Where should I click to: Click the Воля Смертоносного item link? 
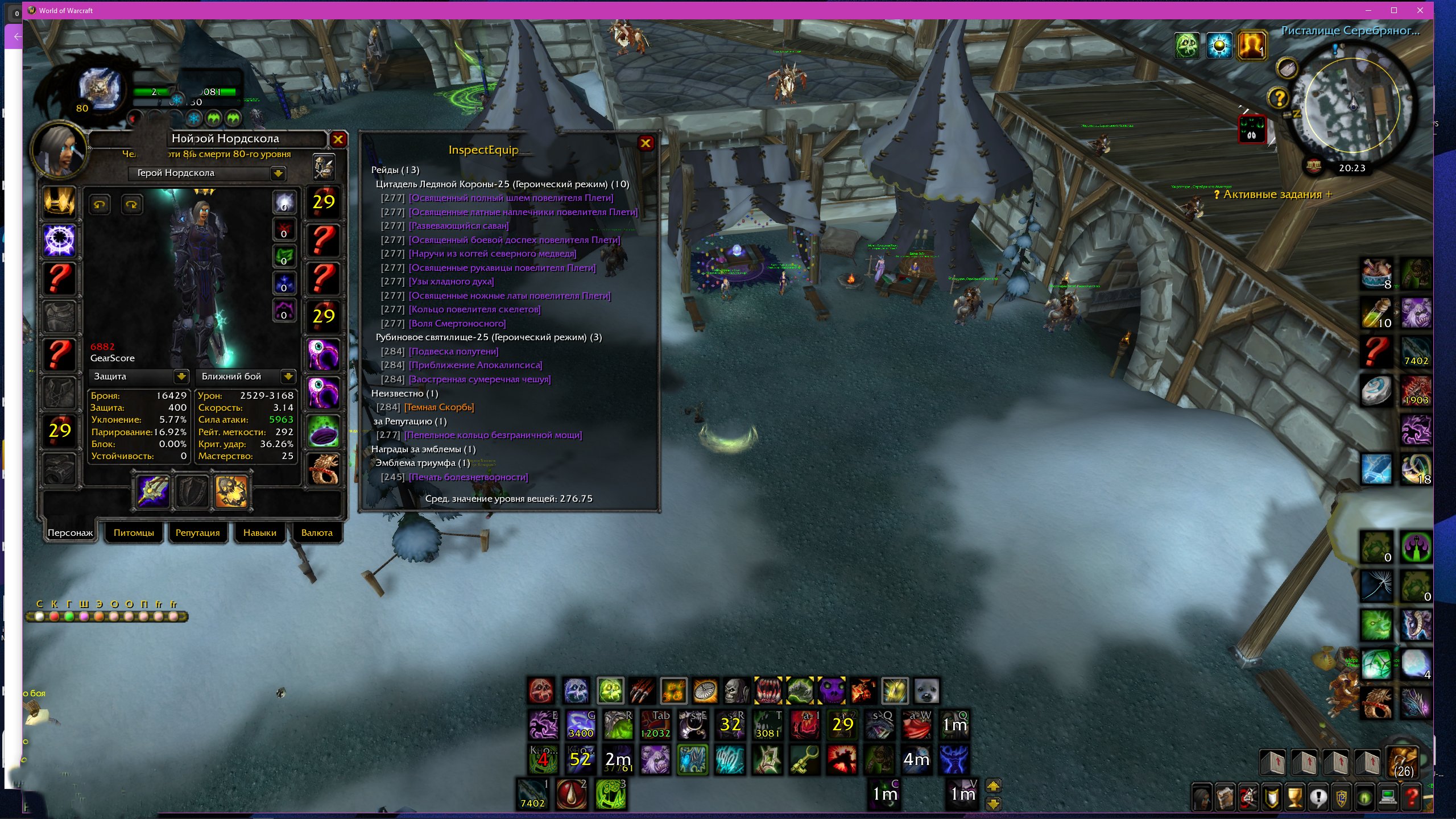457,324
